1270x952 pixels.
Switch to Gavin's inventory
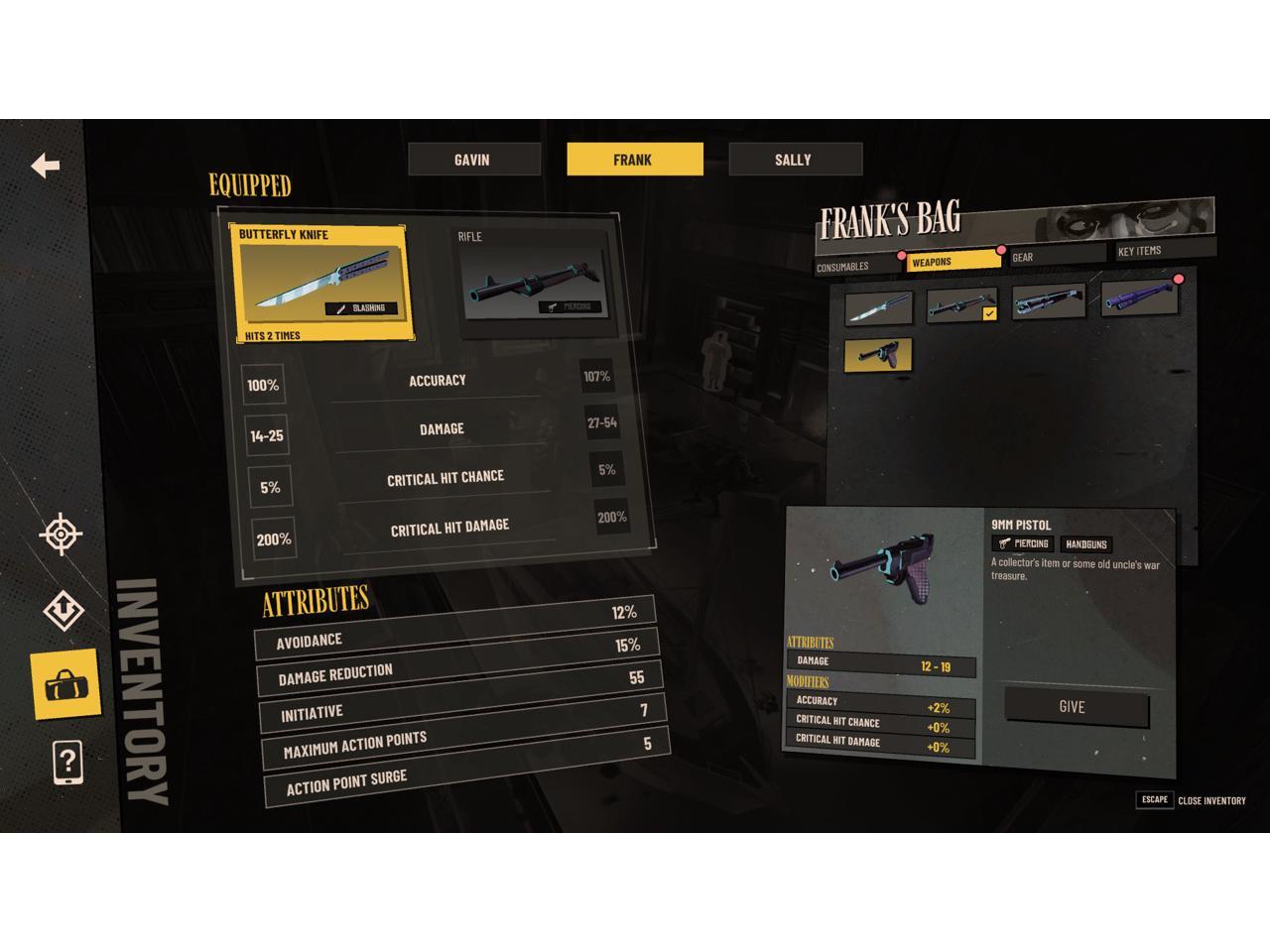(x=473, y=160)
